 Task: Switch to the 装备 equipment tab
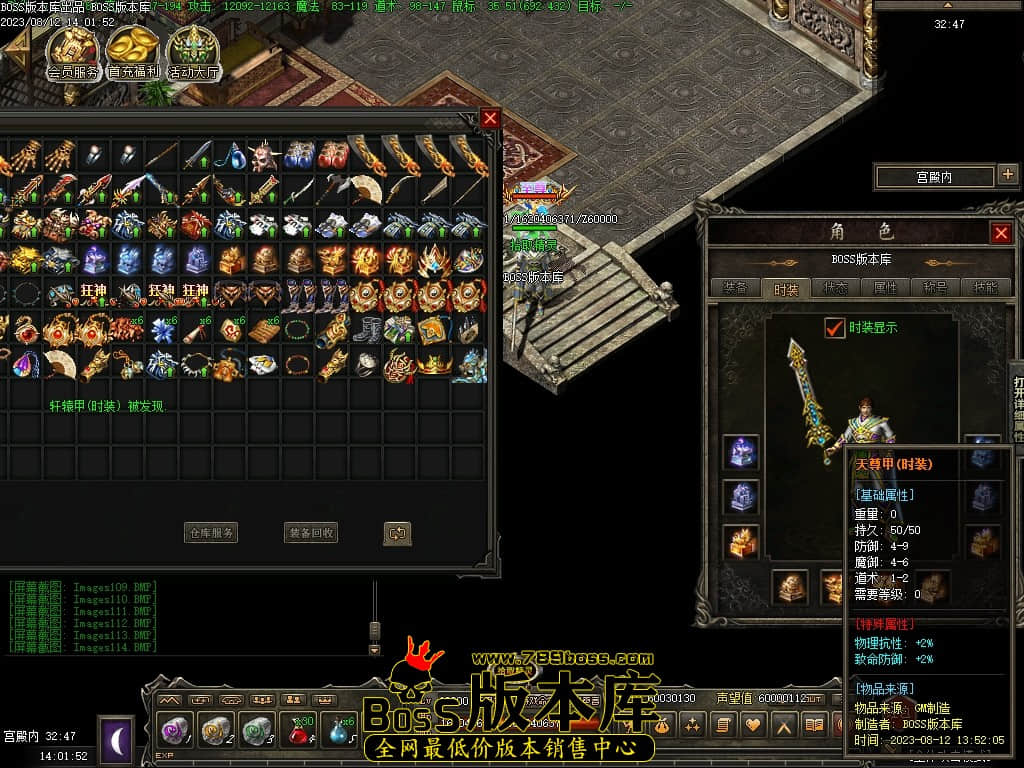[735, 288]
